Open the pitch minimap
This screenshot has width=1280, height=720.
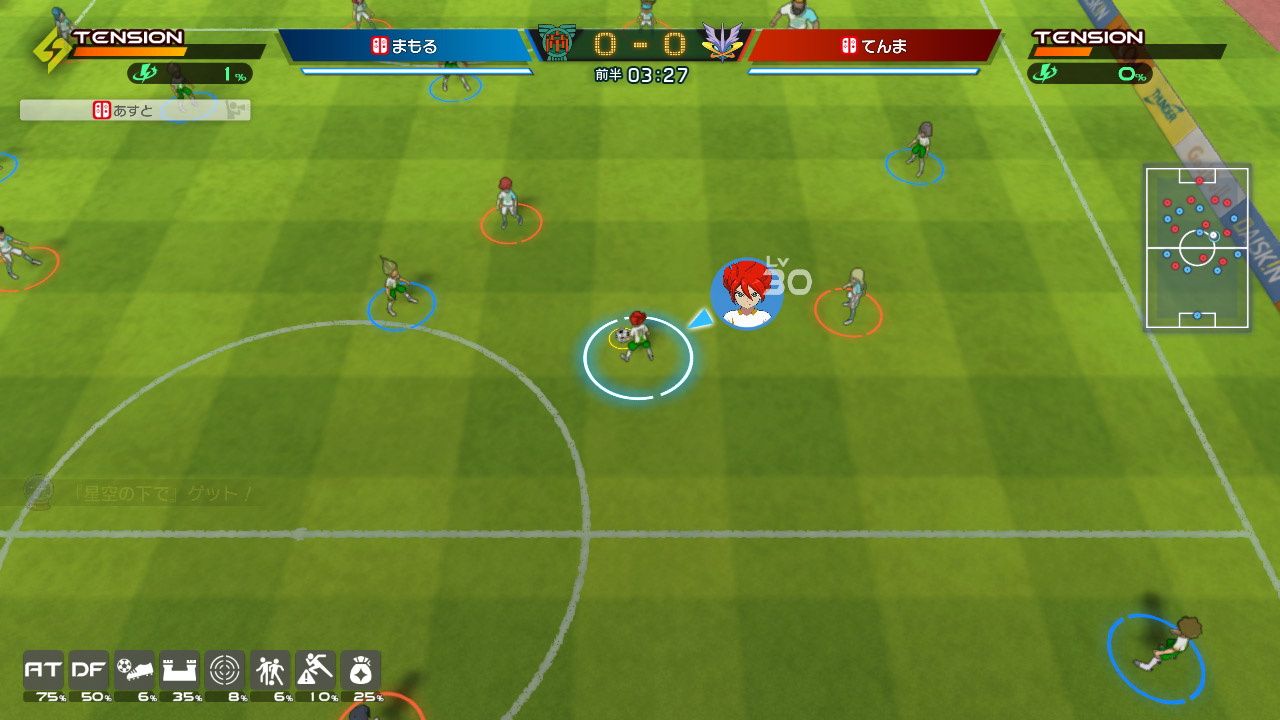pyautogui.click(x=1197, y=247)
